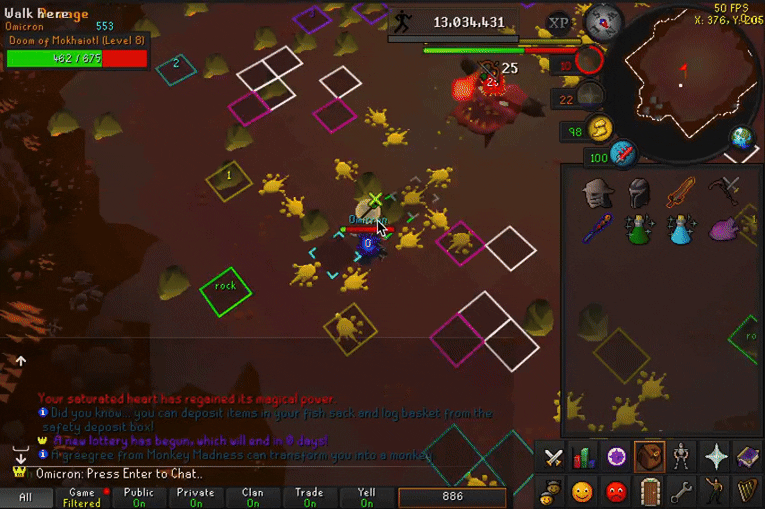
Task: Open the Combat Options tab with crossed swords
Action: pyautogui.click(x=553, y=457)
